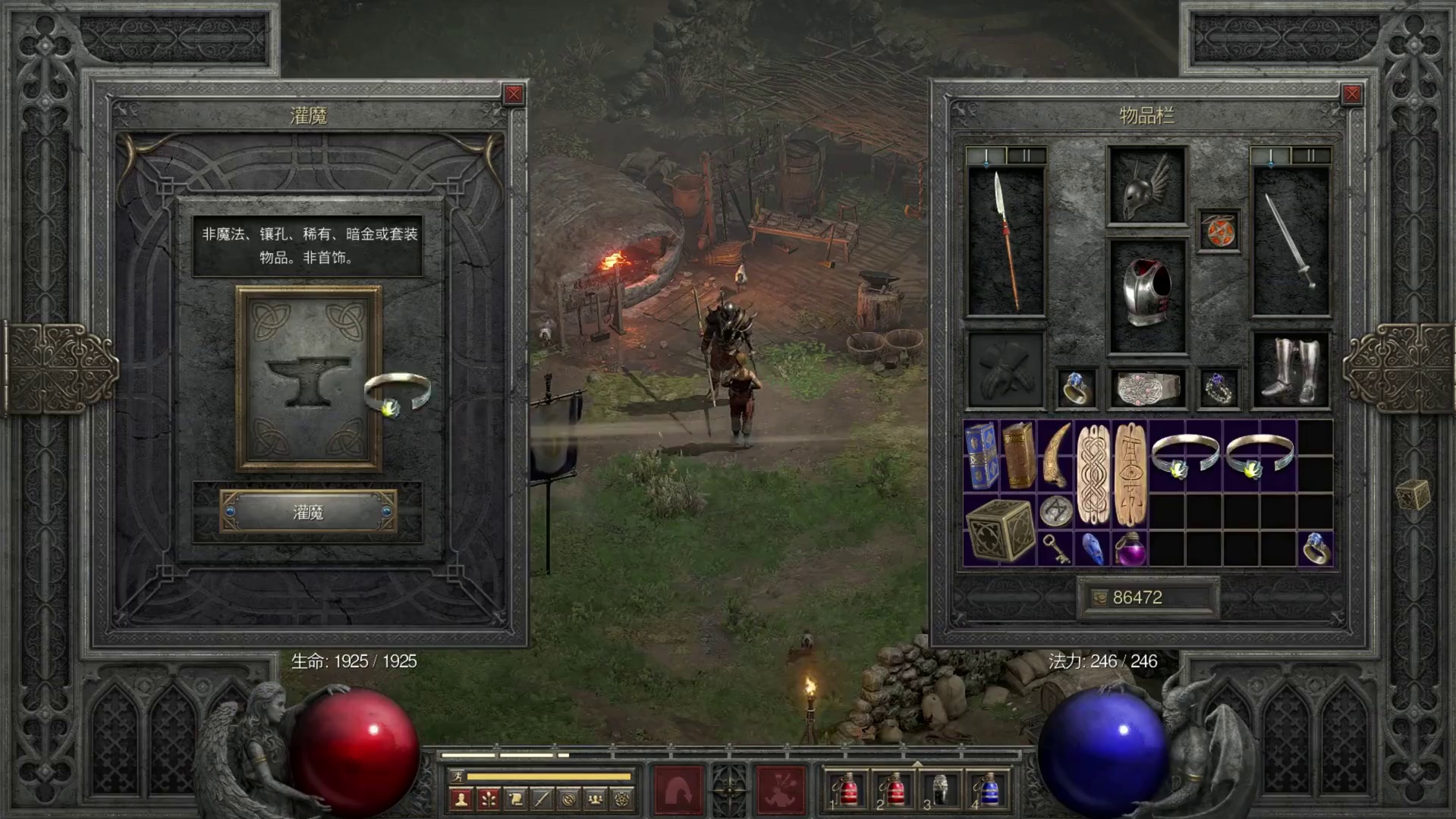This screenshot has width=1456, height=819.
Task: Select the equipped spear weapon slot
Action: 1006,241
